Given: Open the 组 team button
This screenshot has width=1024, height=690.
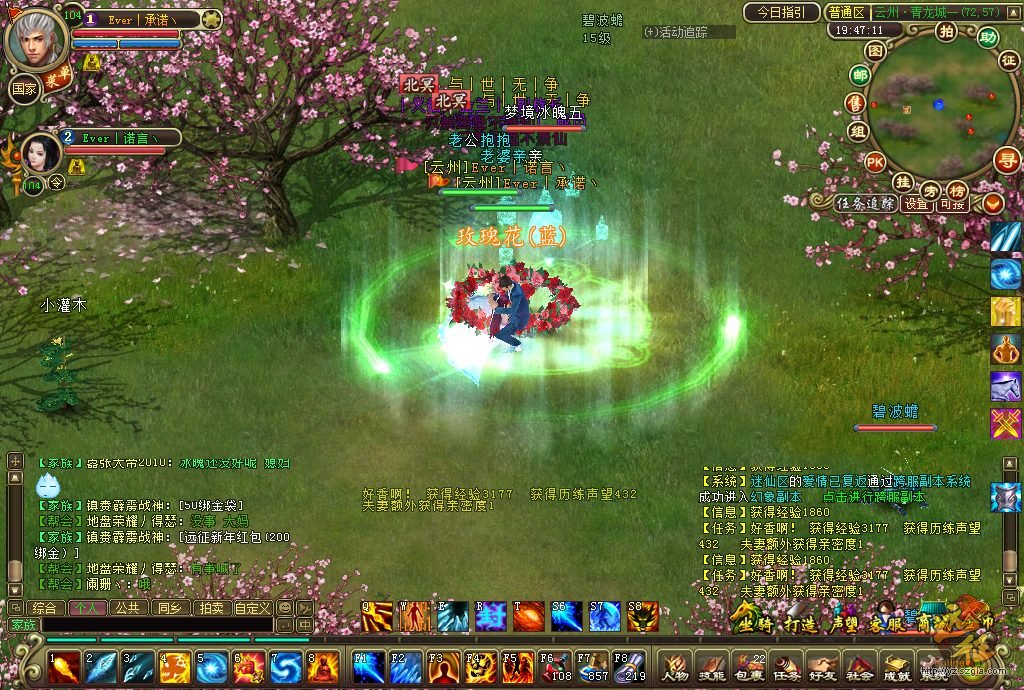Looking at the screenshot, I should pos(857,130).
